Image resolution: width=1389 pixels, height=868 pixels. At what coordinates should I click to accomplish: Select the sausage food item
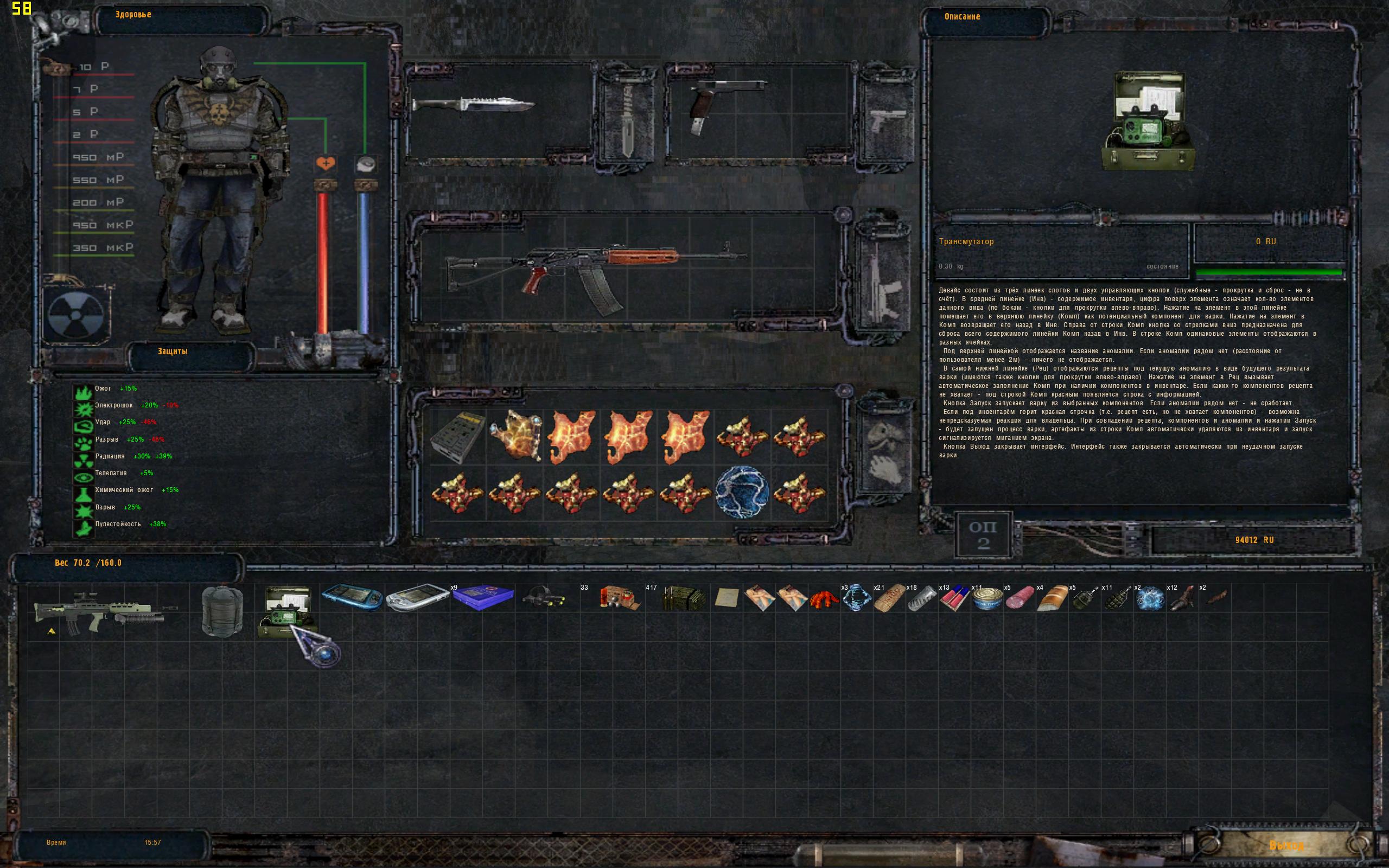tap(1020, 599)
